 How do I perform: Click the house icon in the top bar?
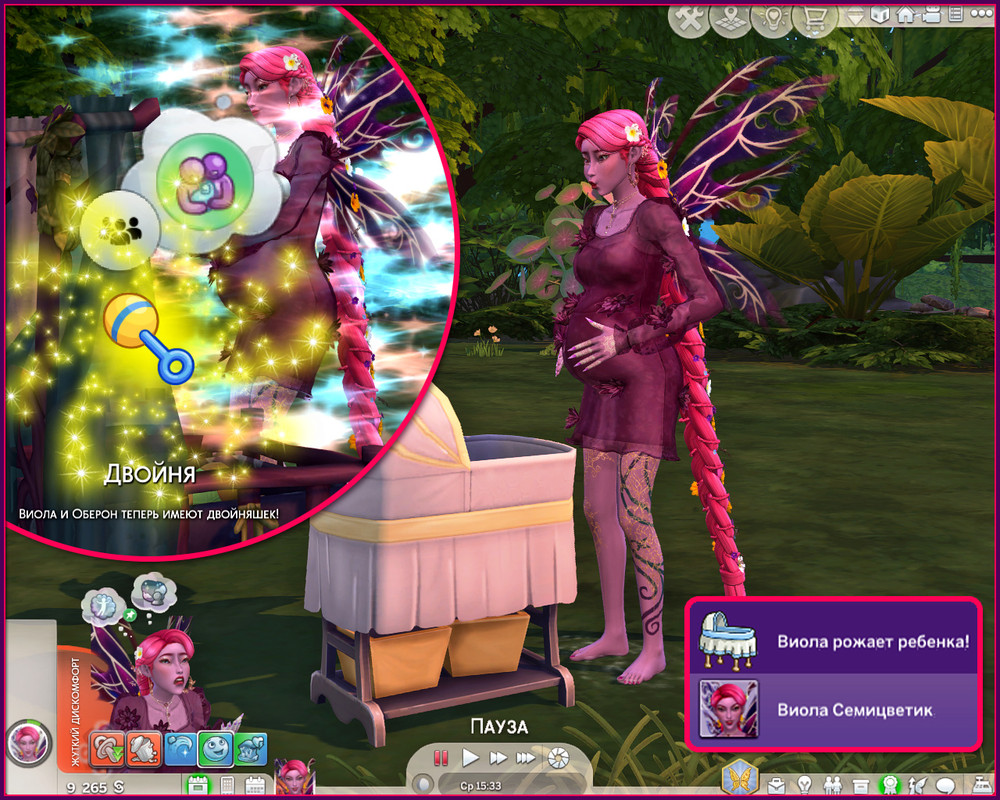point(906,15)
